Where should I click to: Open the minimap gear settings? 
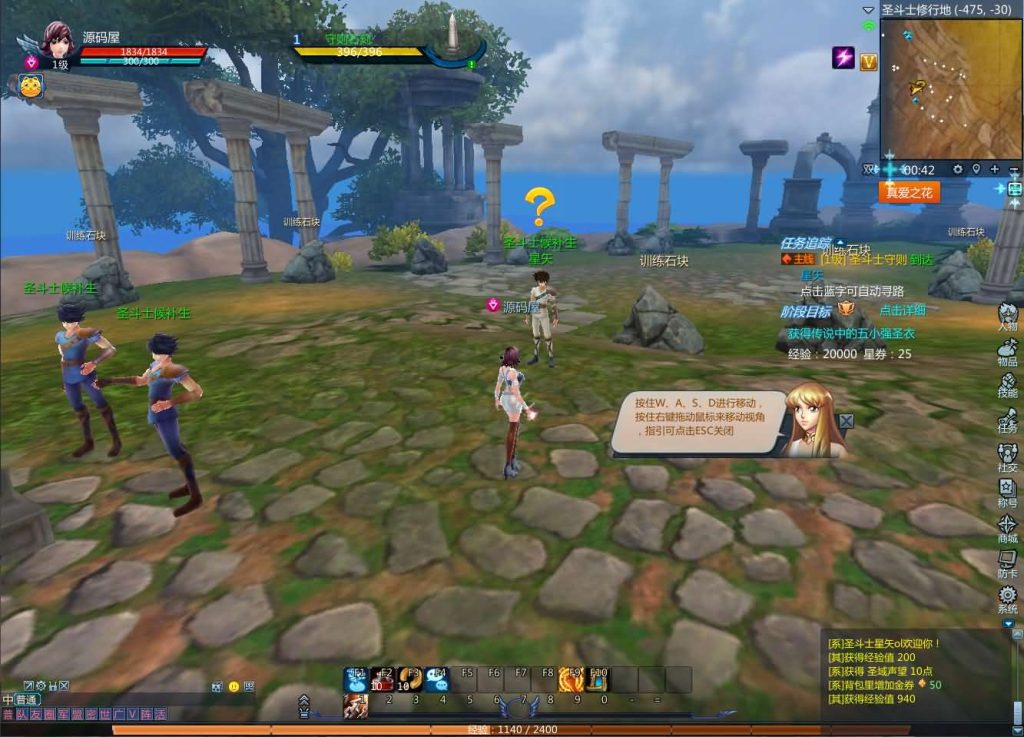(x=957, y=170)
